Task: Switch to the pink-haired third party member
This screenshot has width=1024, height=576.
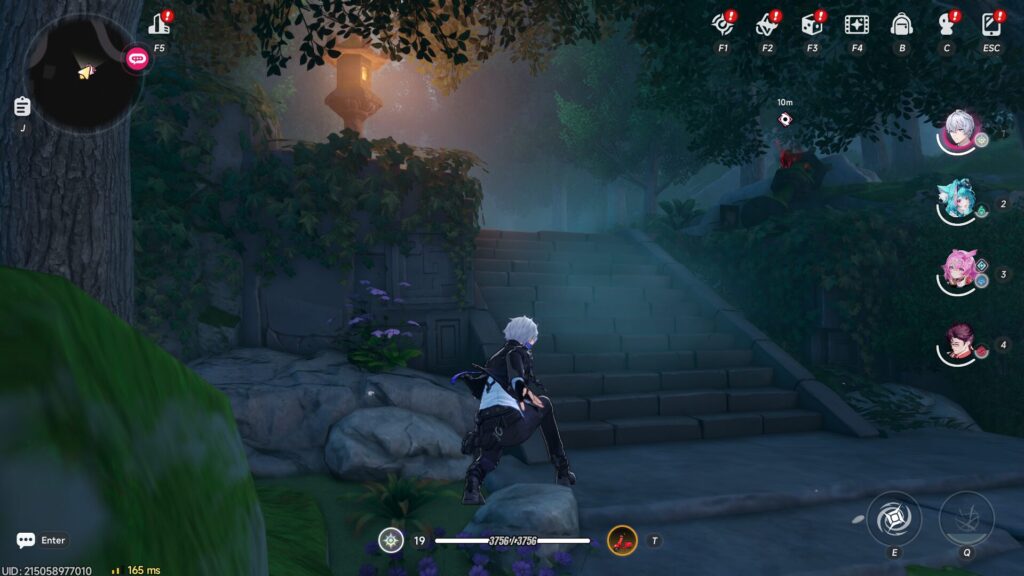Action: [x=958, y=272]
